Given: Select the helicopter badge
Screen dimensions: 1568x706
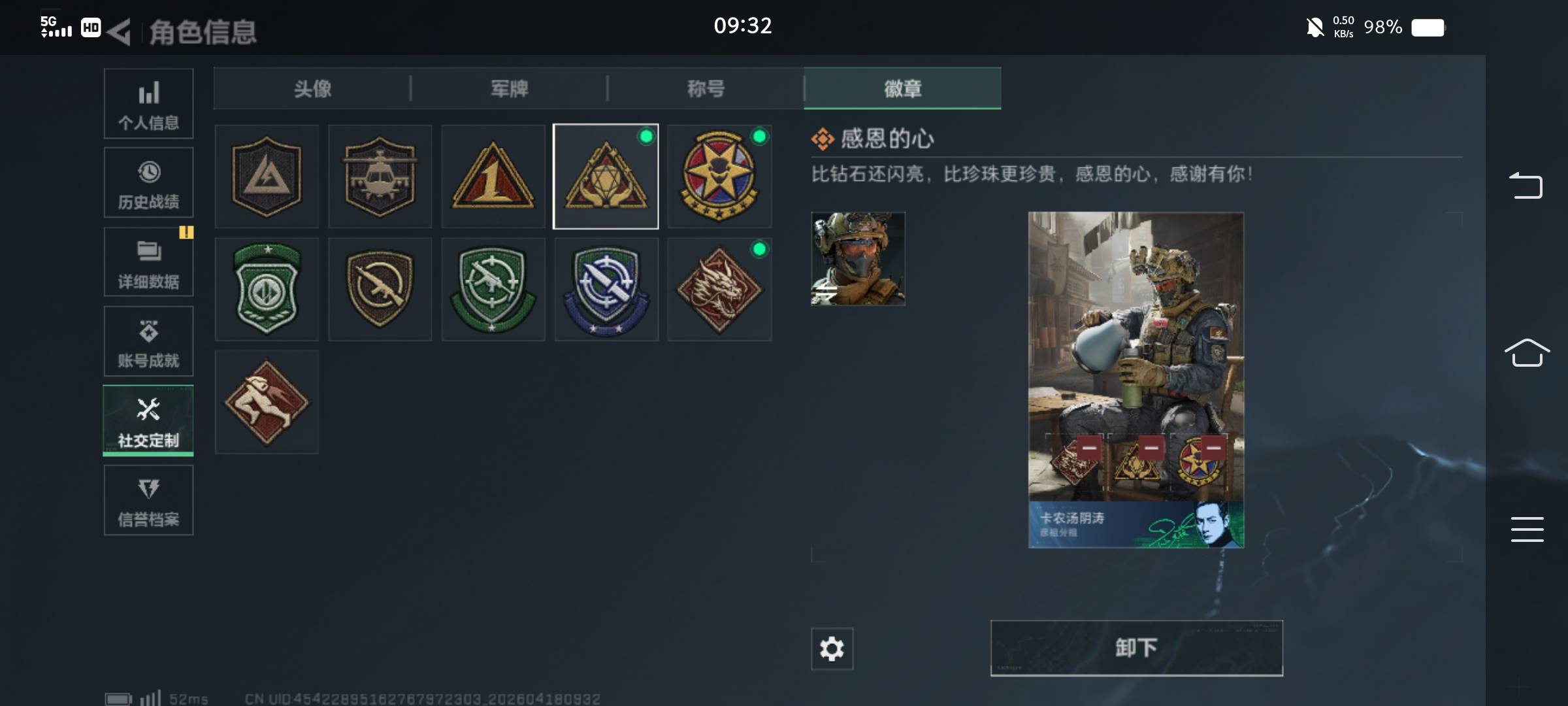Looking at the screenshot, I should [x=380, y=176].
